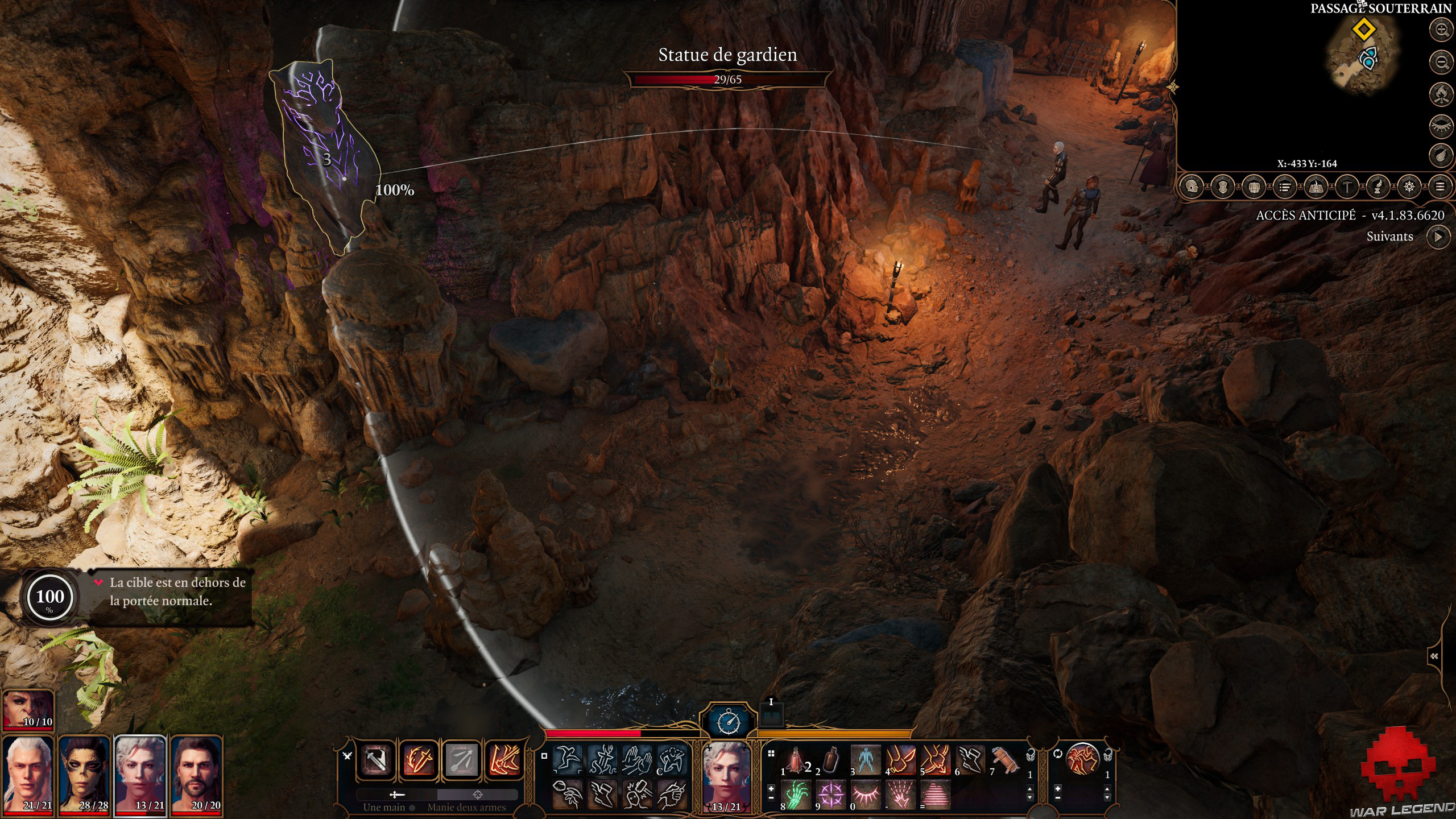Open the campfire camp button
Viewport: 1456px width, 819px height.
tap(1442, 93)
